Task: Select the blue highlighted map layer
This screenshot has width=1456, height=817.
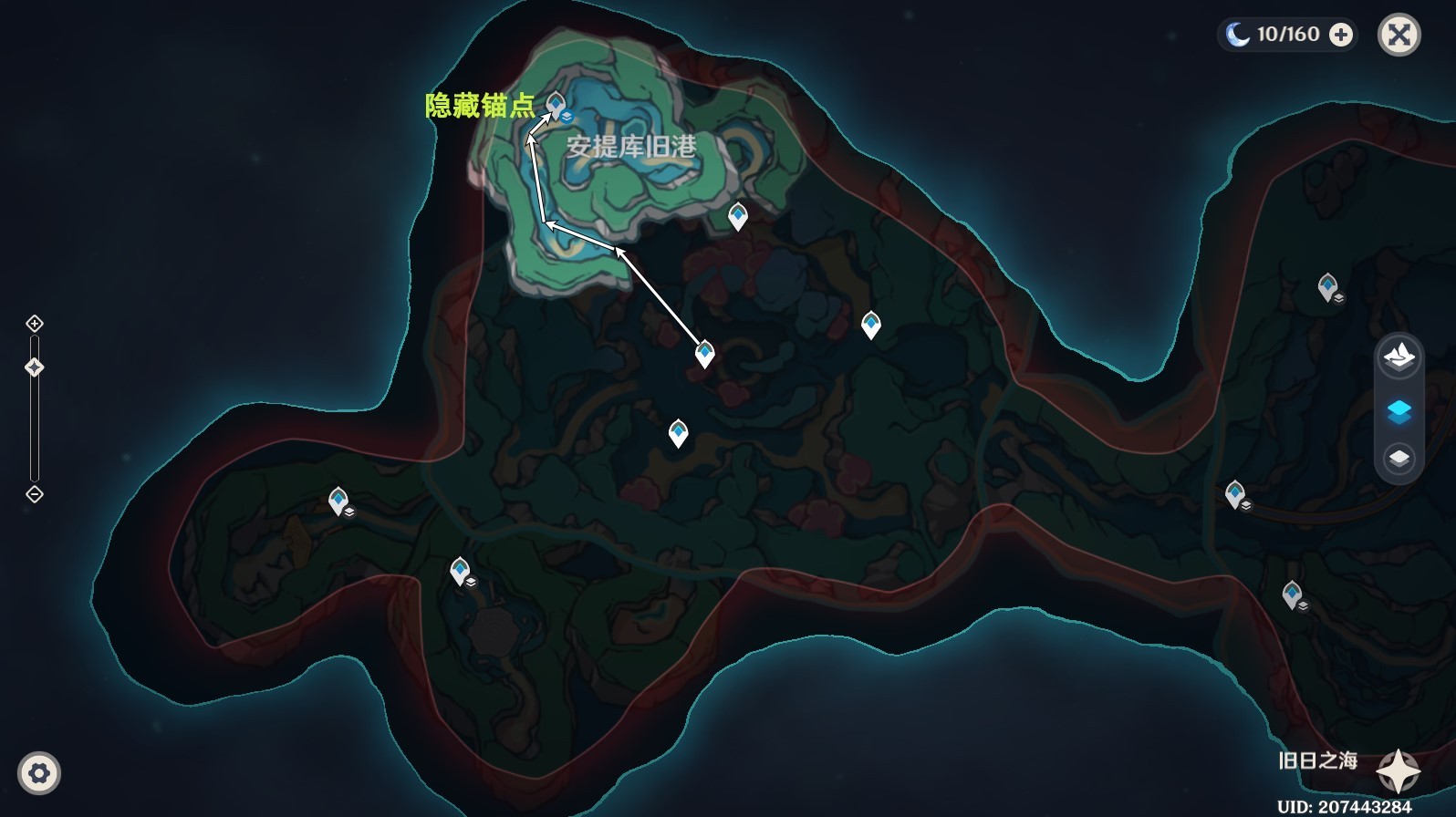Action: tap(1399, 411)
